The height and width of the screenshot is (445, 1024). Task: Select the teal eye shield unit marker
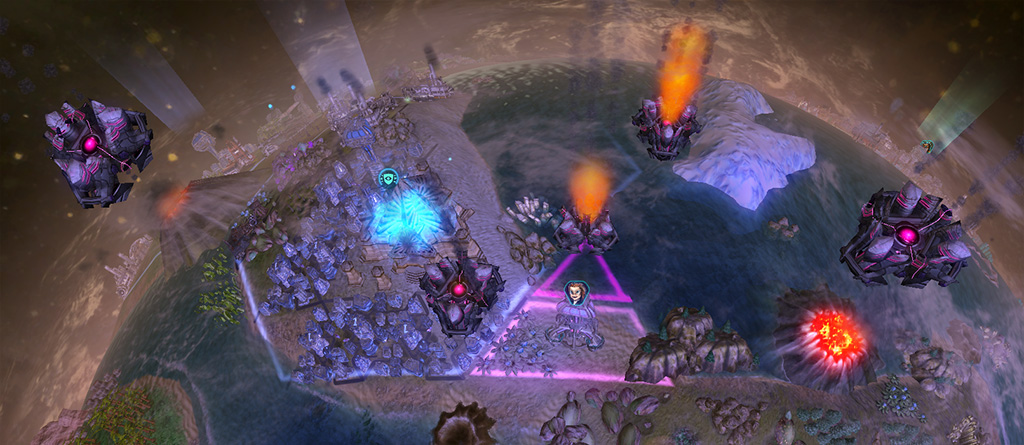click(x=389, y=179)
